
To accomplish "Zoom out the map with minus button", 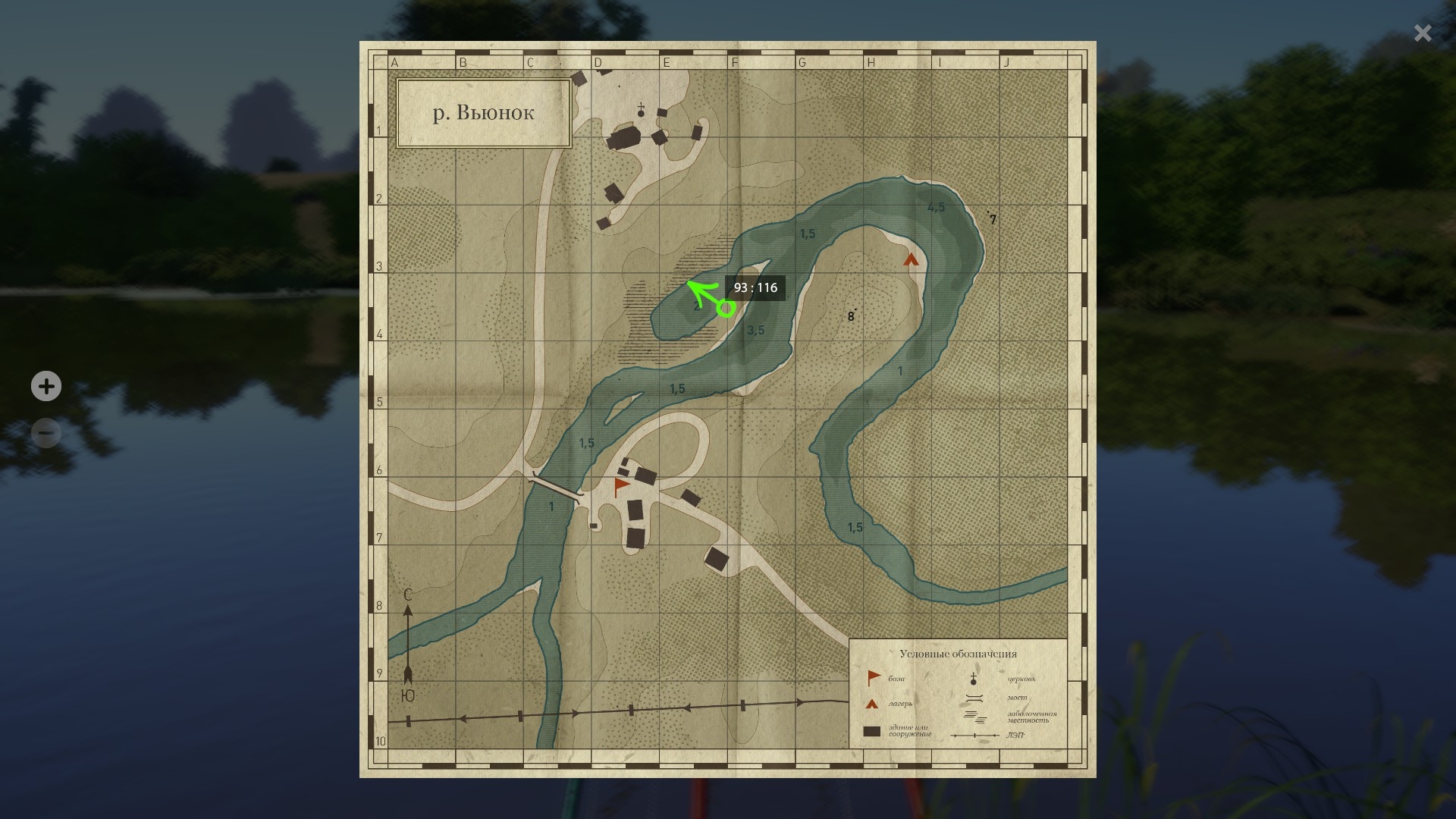I will point(46,433).
